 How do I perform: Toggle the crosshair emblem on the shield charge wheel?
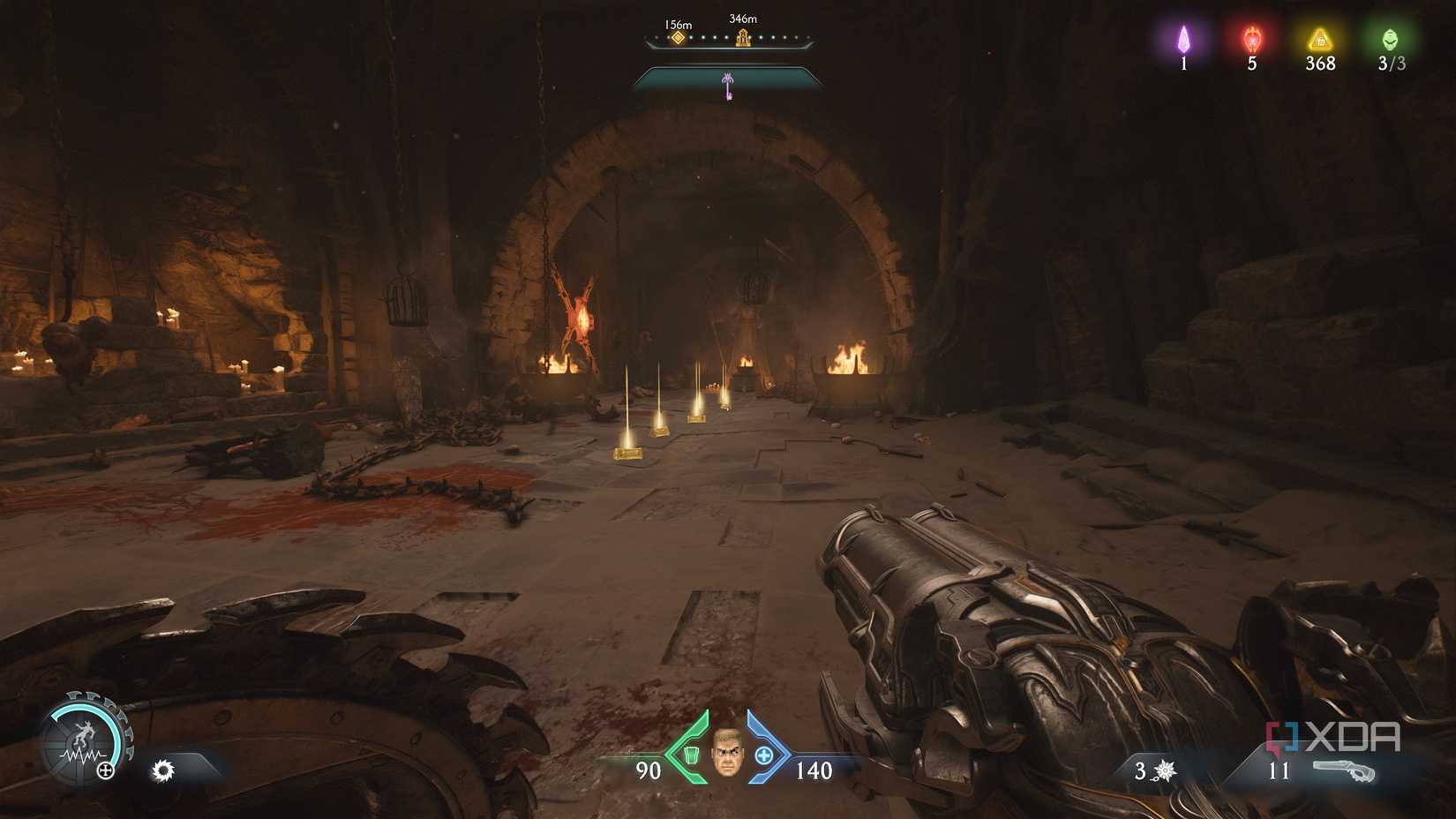point(105,770)
